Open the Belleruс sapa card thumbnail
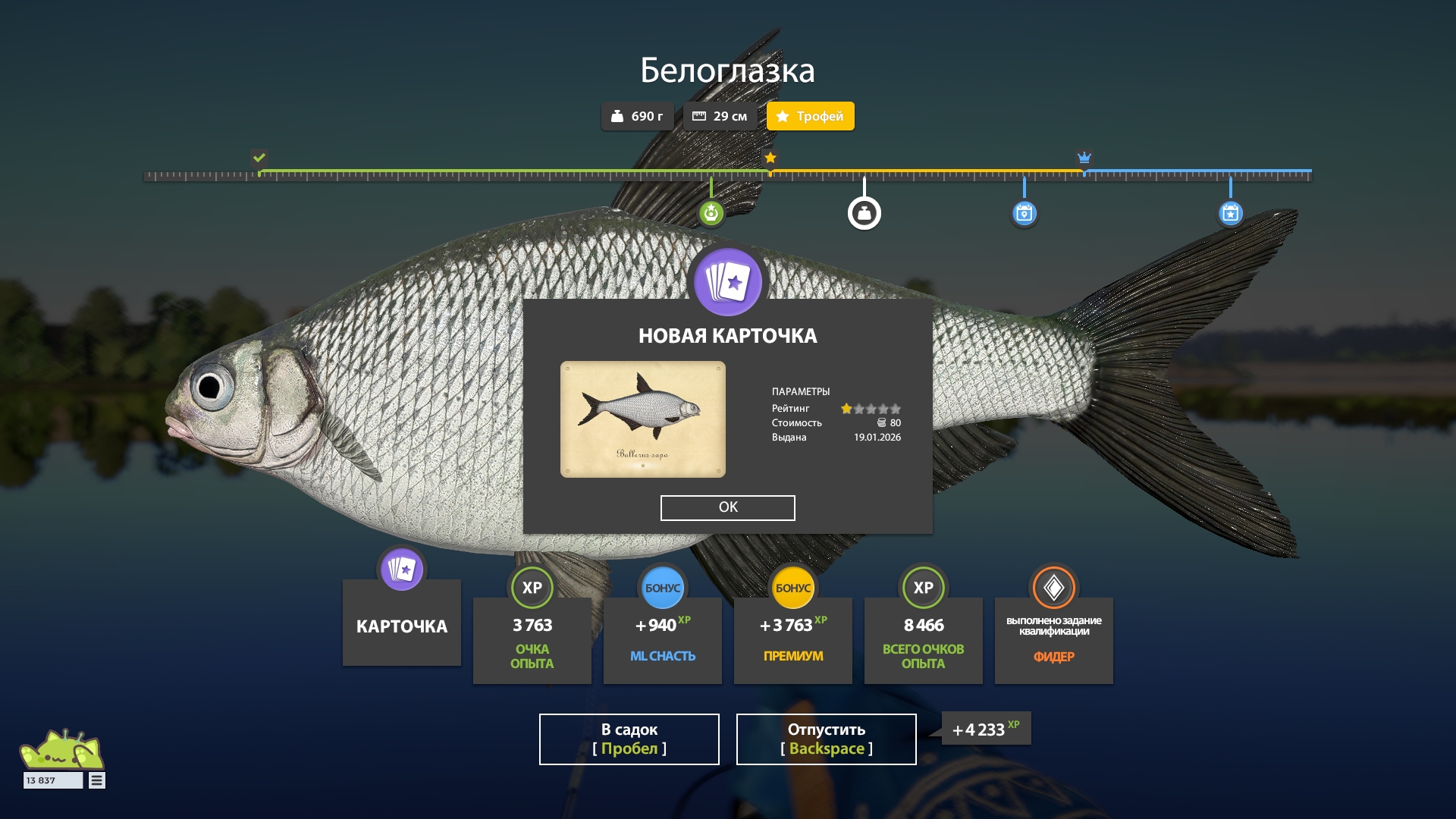The width and height of the screenshot is (1456, 819). pyautogui.click(x=642, y=419)
